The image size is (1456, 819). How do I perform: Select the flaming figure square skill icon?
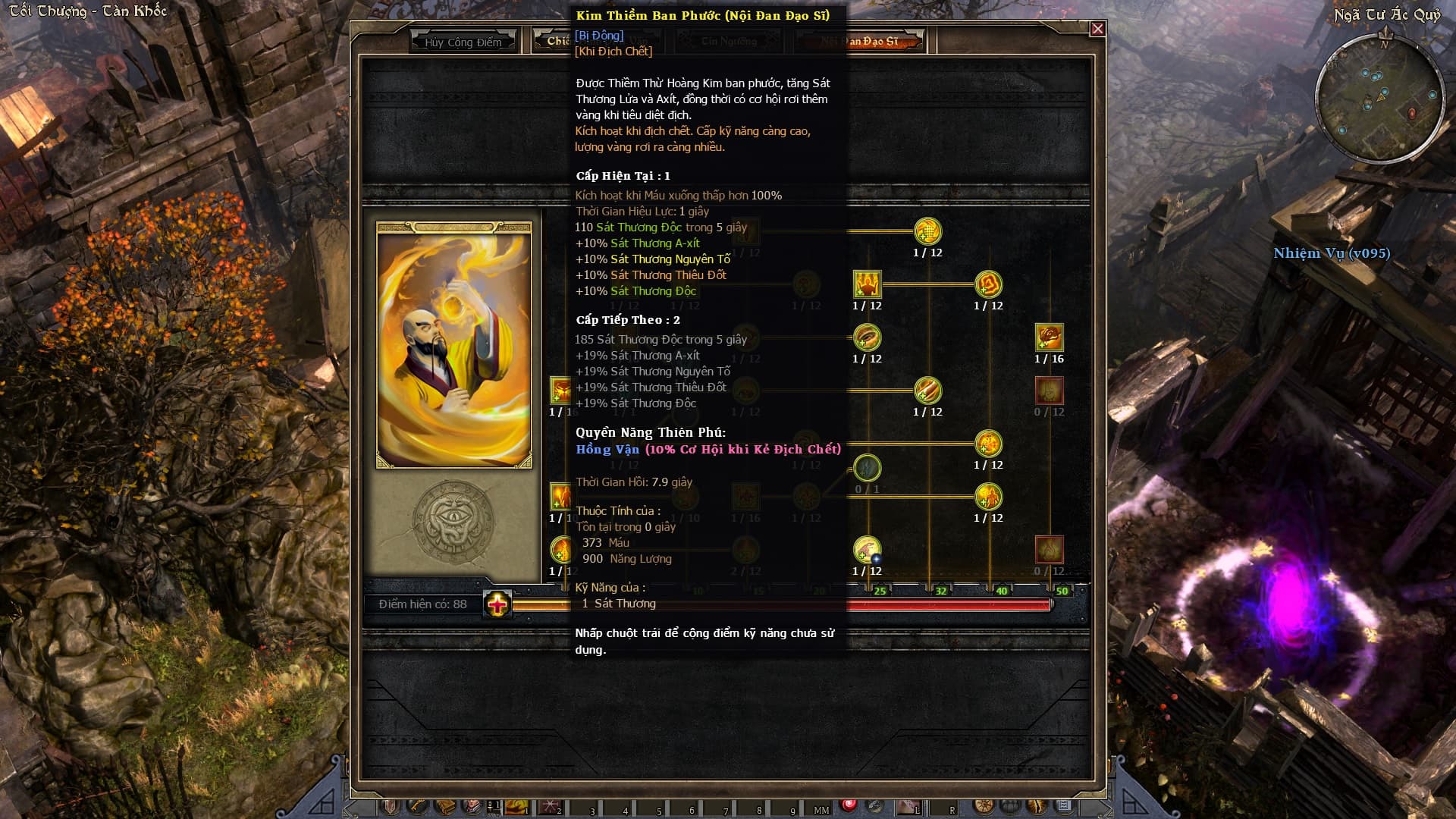[867, 284]
